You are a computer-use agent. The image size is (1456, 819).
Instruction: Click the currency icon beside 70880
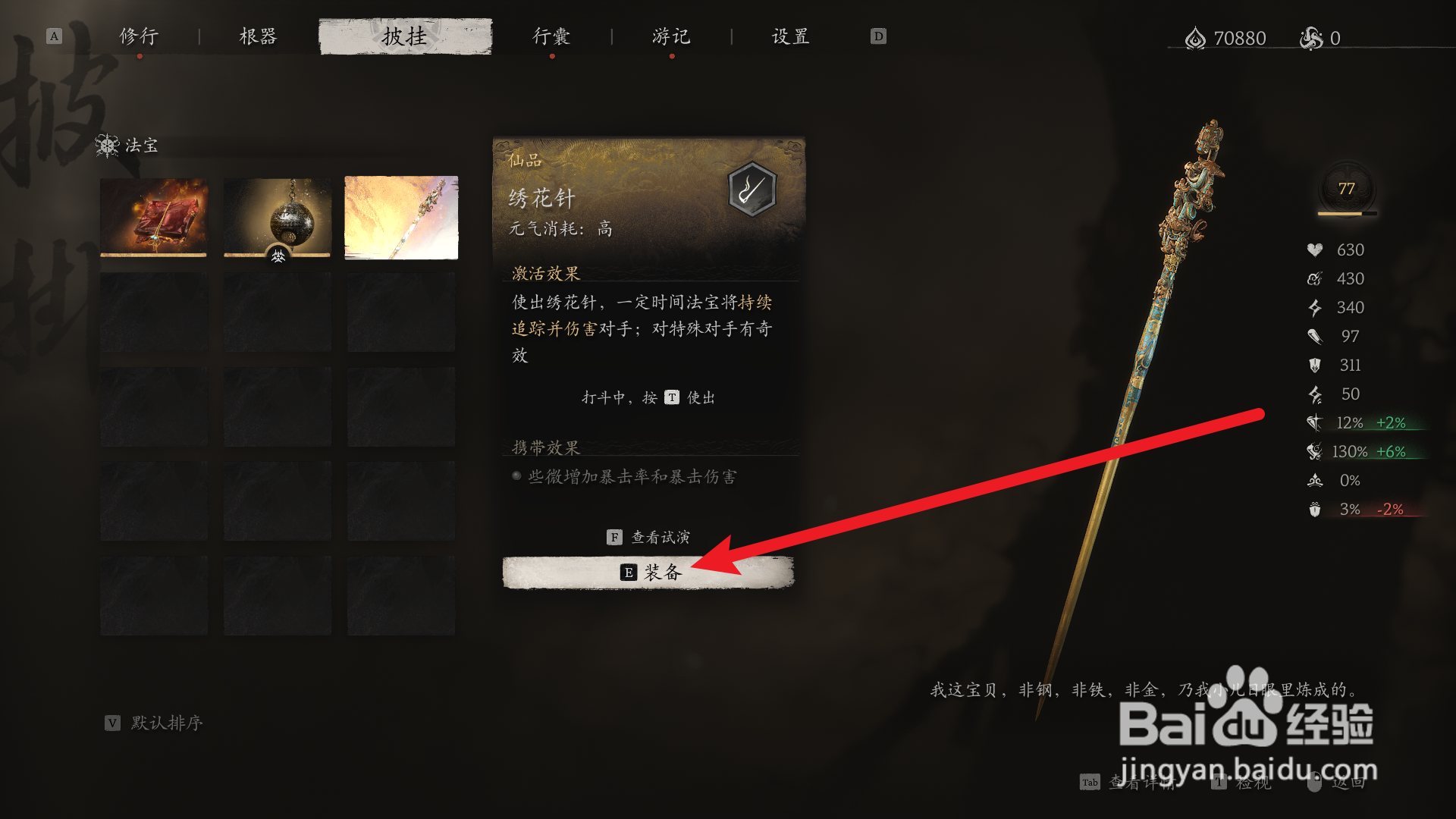[x=1197, y=37]
